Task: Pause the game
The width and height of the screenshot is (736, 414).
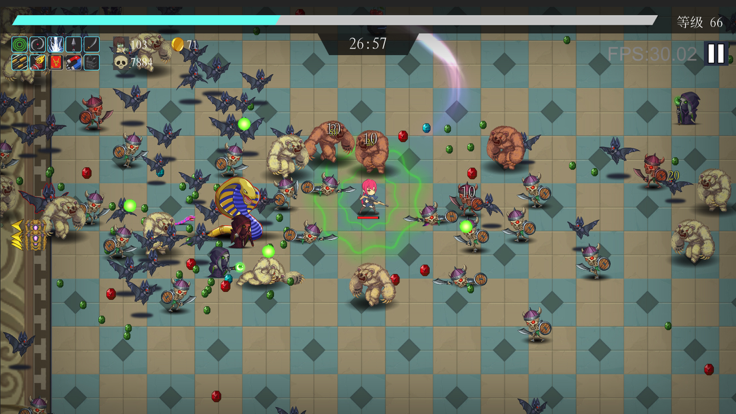Action: pos(716,54)
